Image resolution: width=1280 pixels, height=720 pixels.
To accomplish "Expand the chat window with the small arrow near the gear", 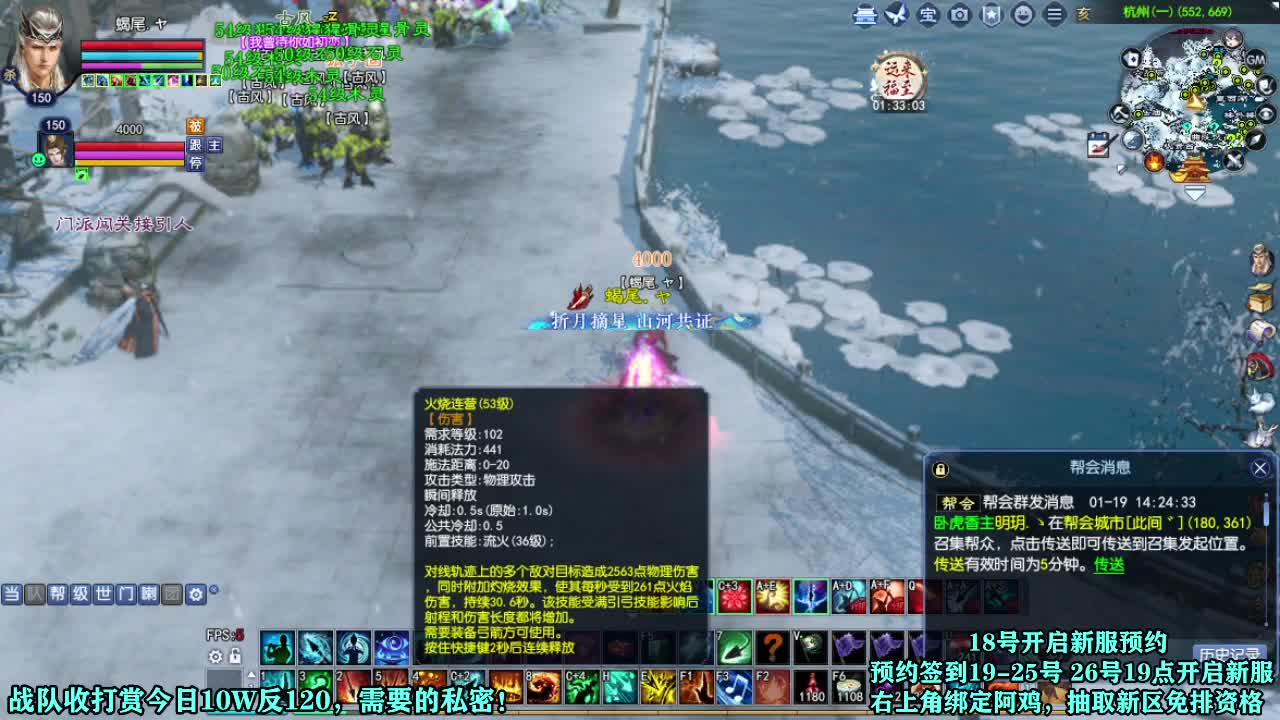I will pos(213,590).
